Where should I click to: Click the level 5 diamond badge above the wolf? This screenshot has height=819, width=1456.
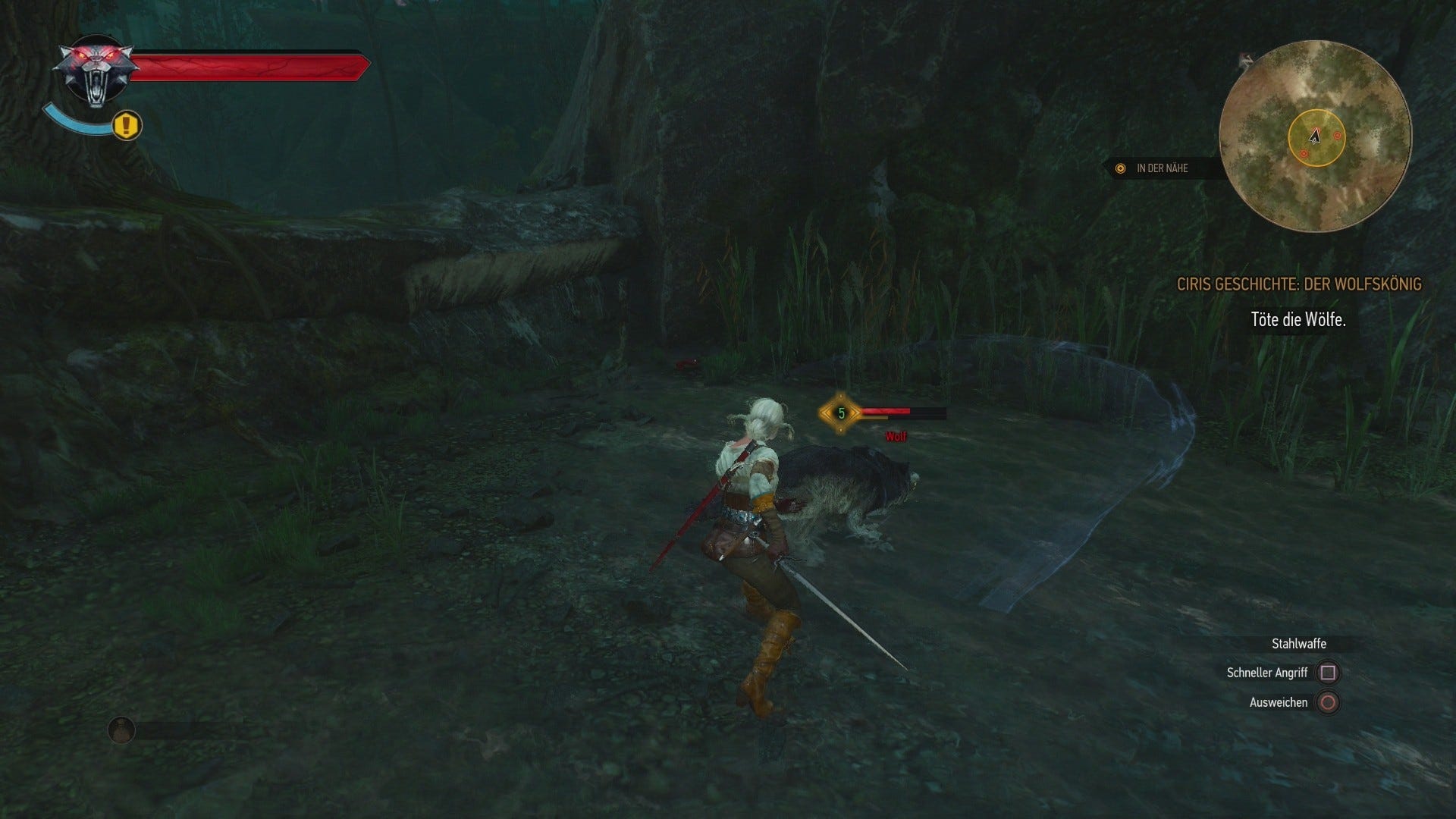coord(842,413)
